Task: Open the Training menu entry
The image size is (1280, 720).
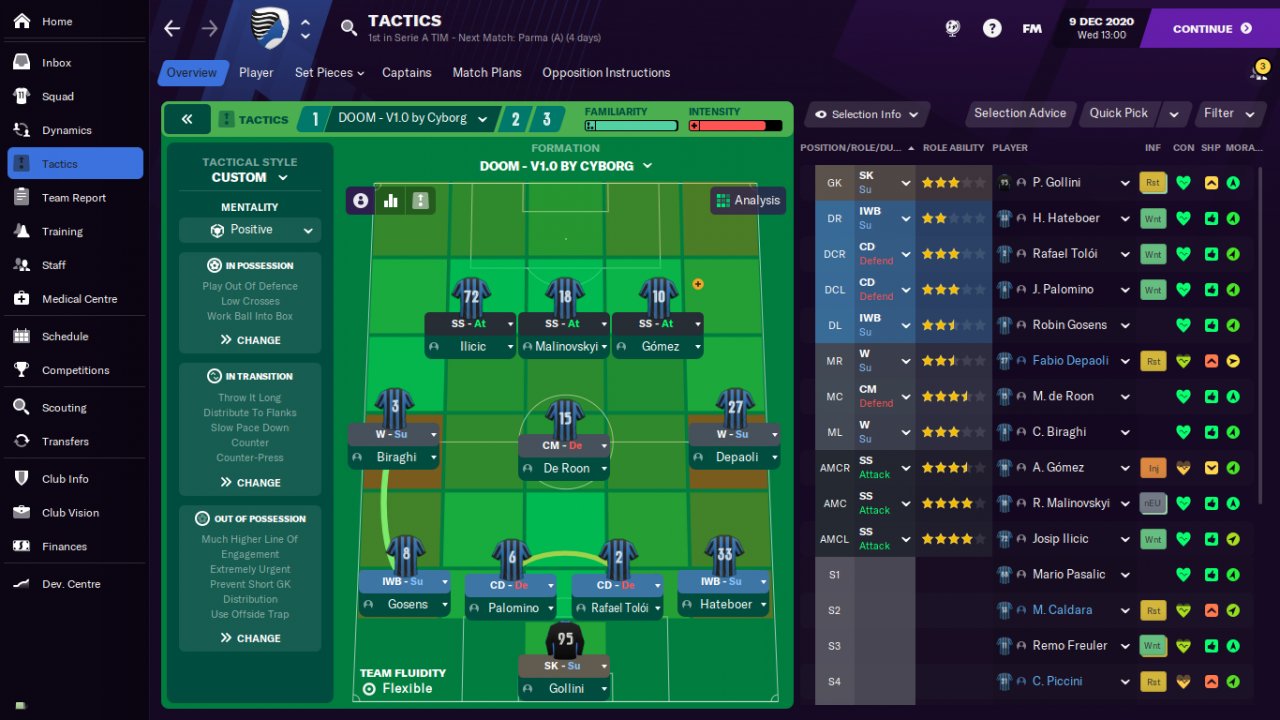Action: [62, 231]
